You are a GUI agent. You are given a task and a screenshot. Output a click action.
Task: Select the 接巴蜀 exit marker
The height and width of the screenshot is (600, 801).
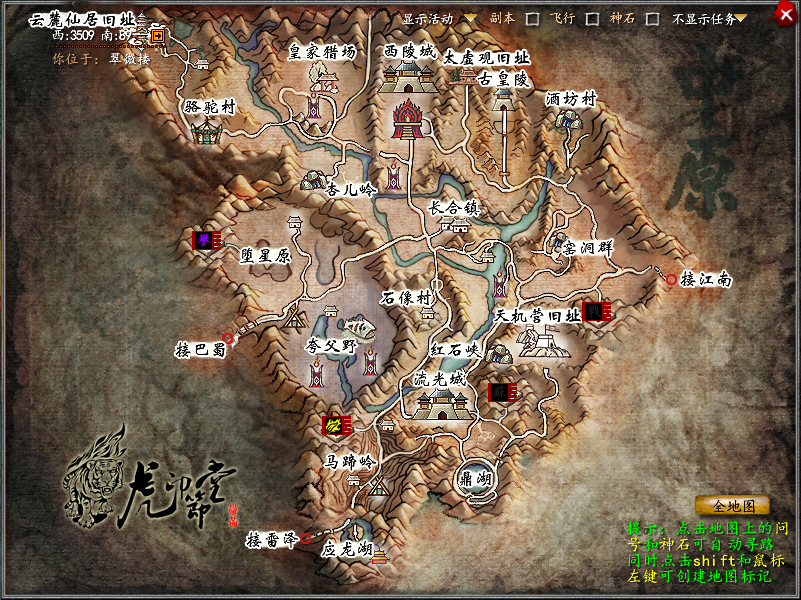pyautogui.click(x=228, y=339)
